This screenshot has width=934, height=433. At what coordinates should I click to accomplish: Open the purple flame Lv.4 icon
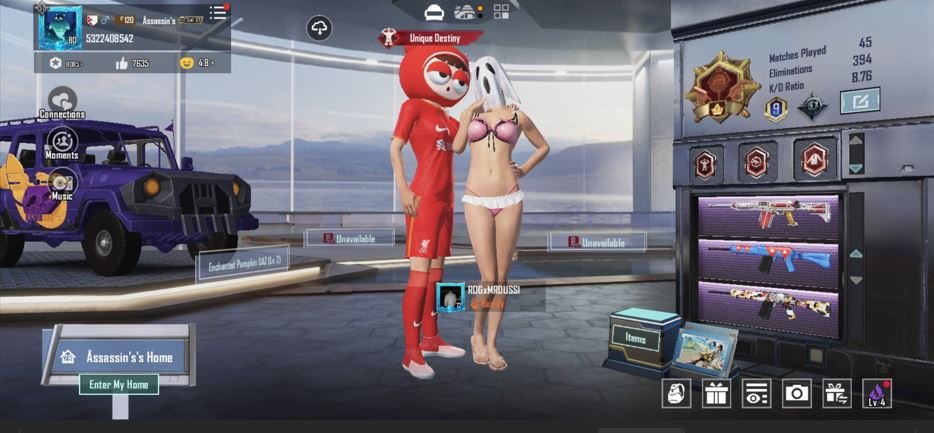click(x=878, y=393)
